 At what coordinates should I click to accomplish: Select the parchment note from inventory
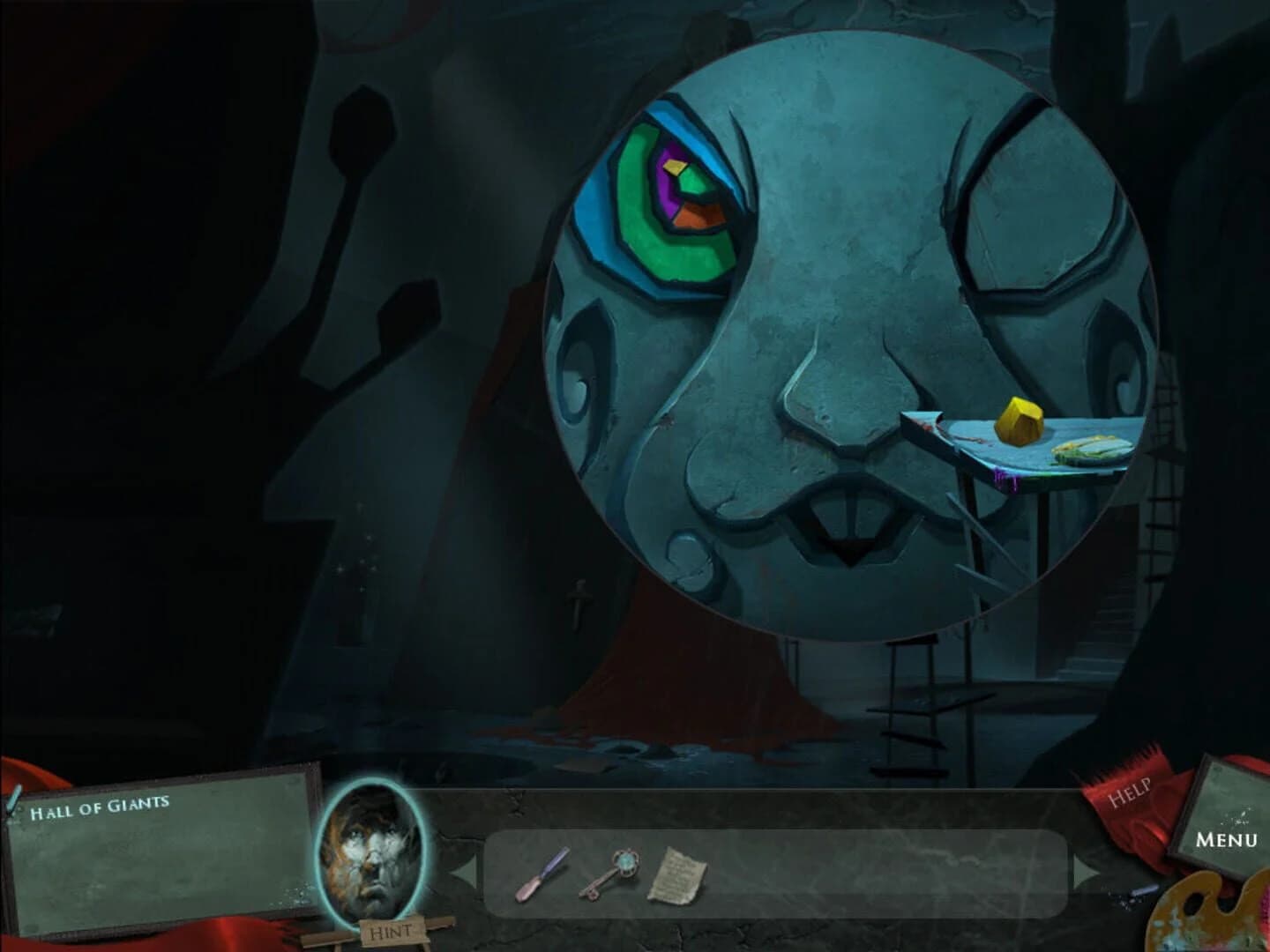coord(677,873)
